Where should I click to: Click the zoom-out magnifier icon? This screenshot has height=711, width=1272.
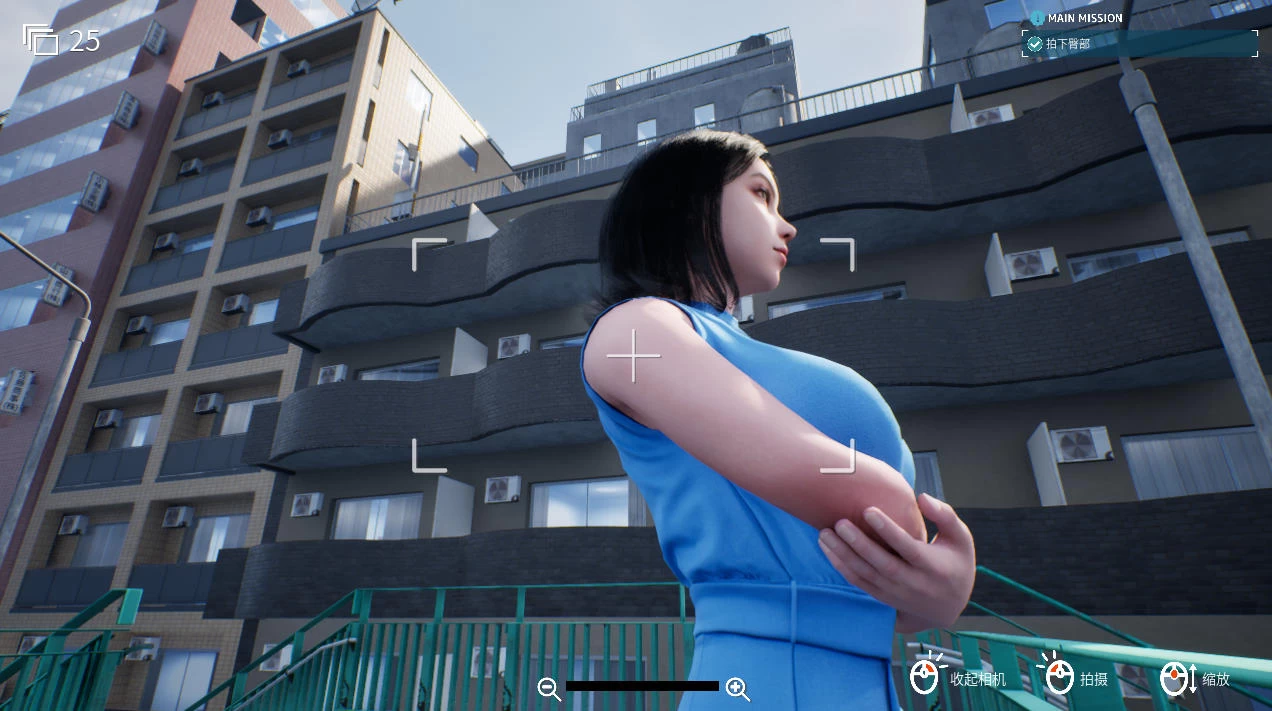[548, 688]
